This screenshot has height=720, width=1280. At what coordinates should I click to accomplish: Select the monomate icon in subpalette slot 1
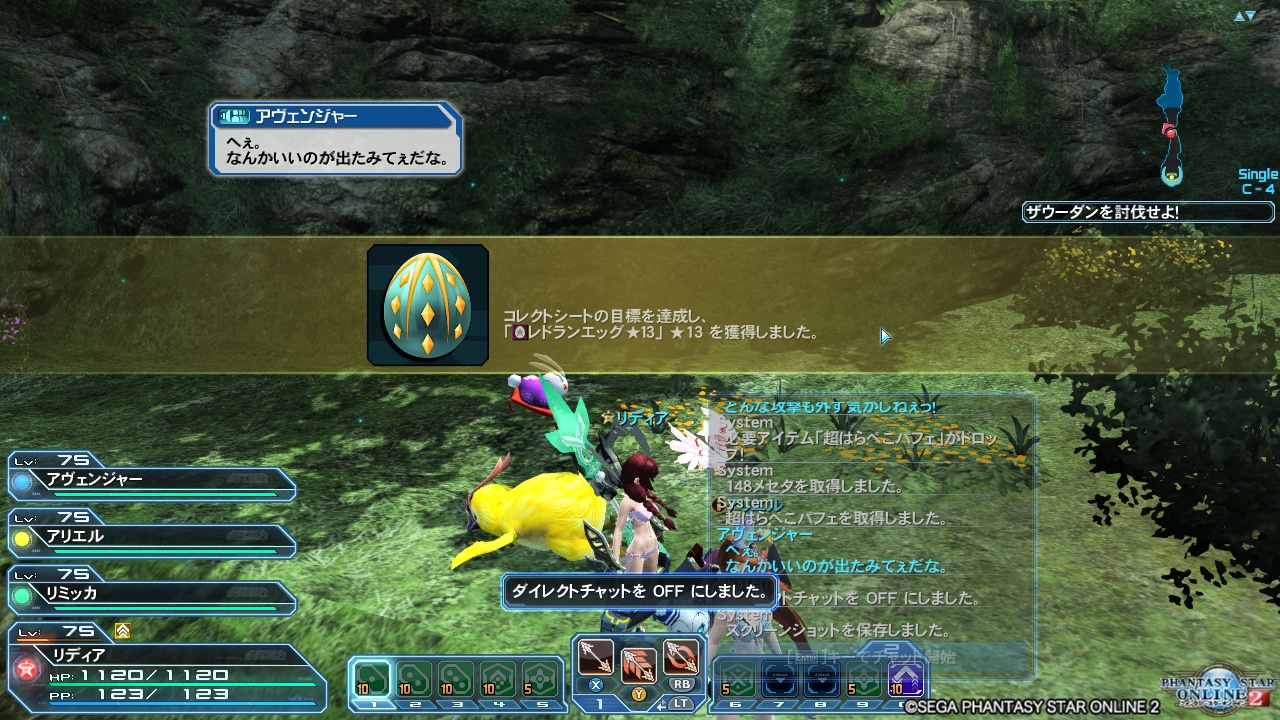[x=372, y=678]
